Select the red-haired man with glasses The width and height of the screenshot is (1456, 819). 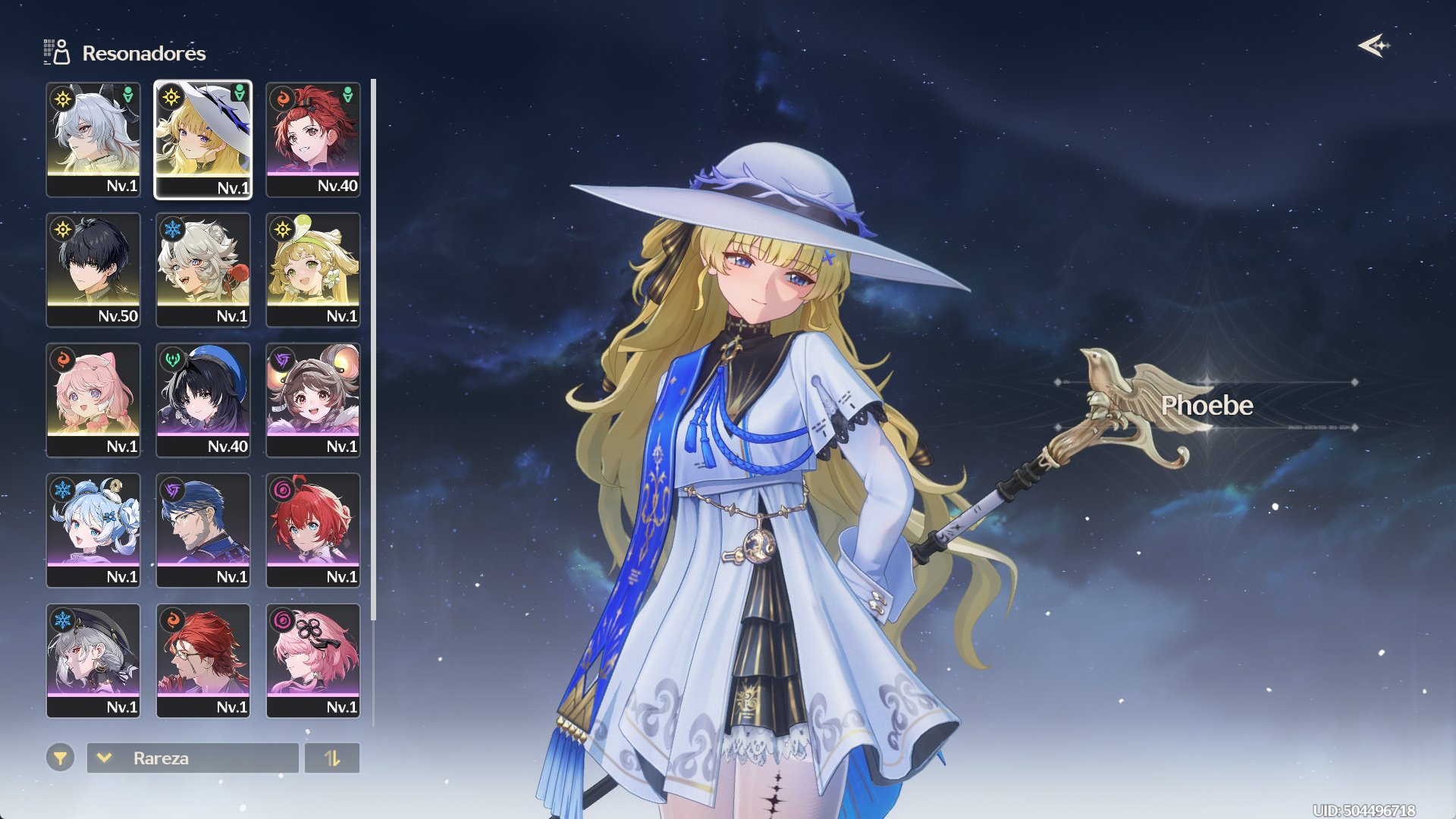click(x=203, y=661)
